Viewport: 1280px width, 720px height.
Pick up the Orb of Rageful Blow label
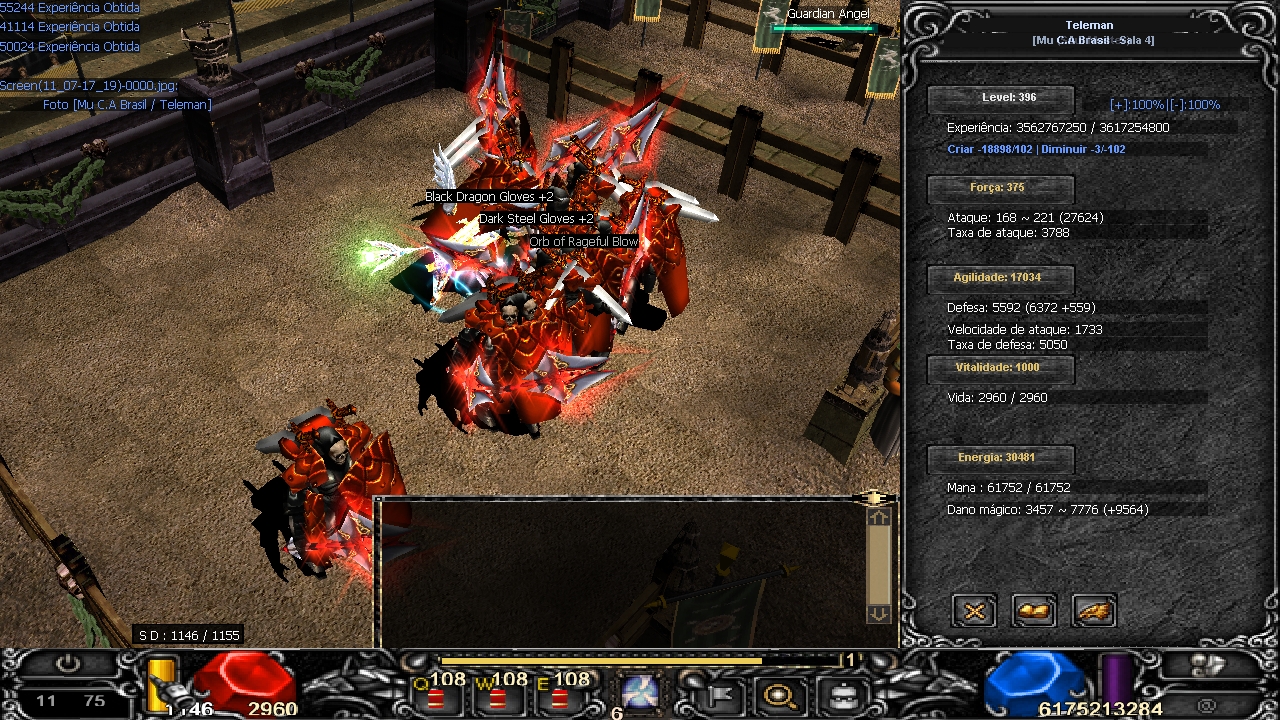[583, 242]
